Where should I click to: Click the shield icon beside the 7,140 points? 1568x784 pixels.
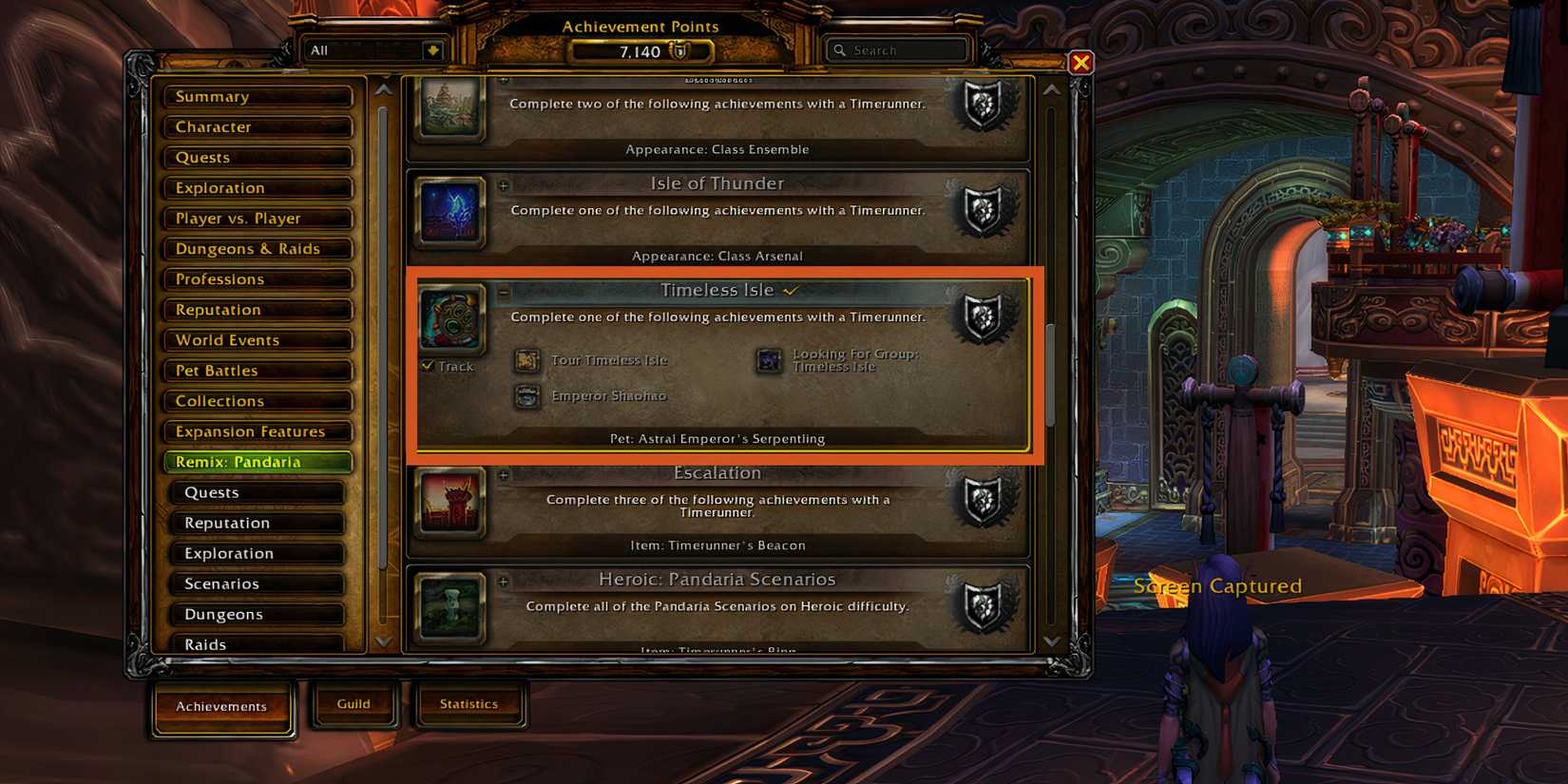pos(680,51)
